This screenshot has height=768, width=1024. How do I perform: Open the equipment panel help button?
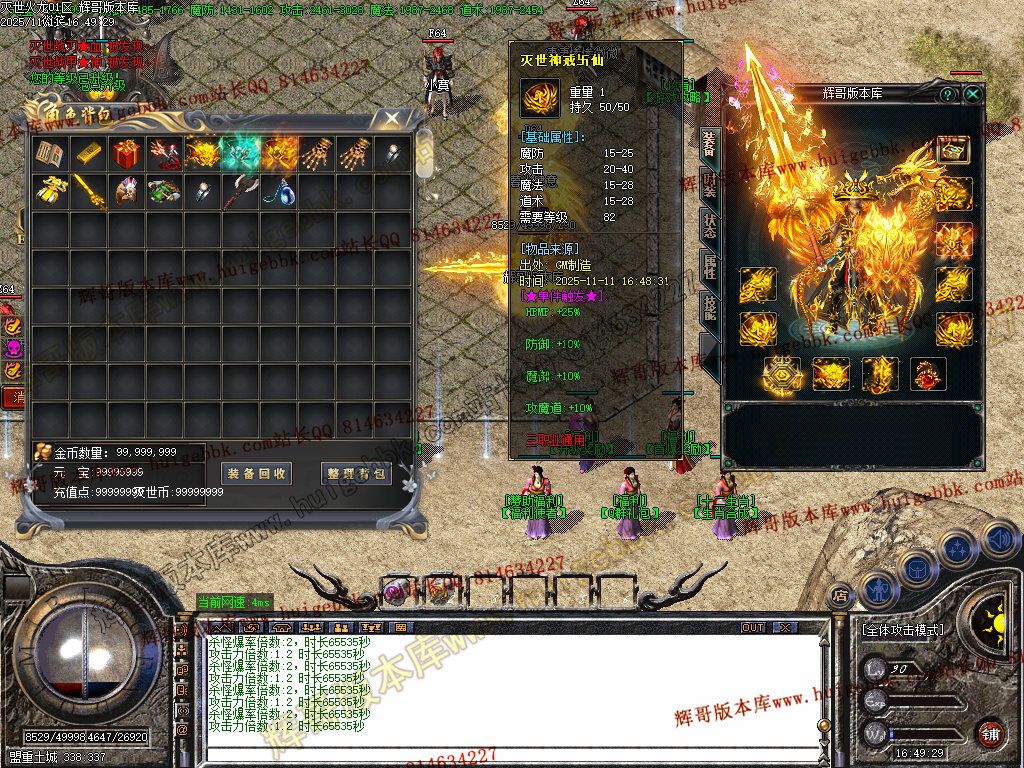click(x=947, y=94)
